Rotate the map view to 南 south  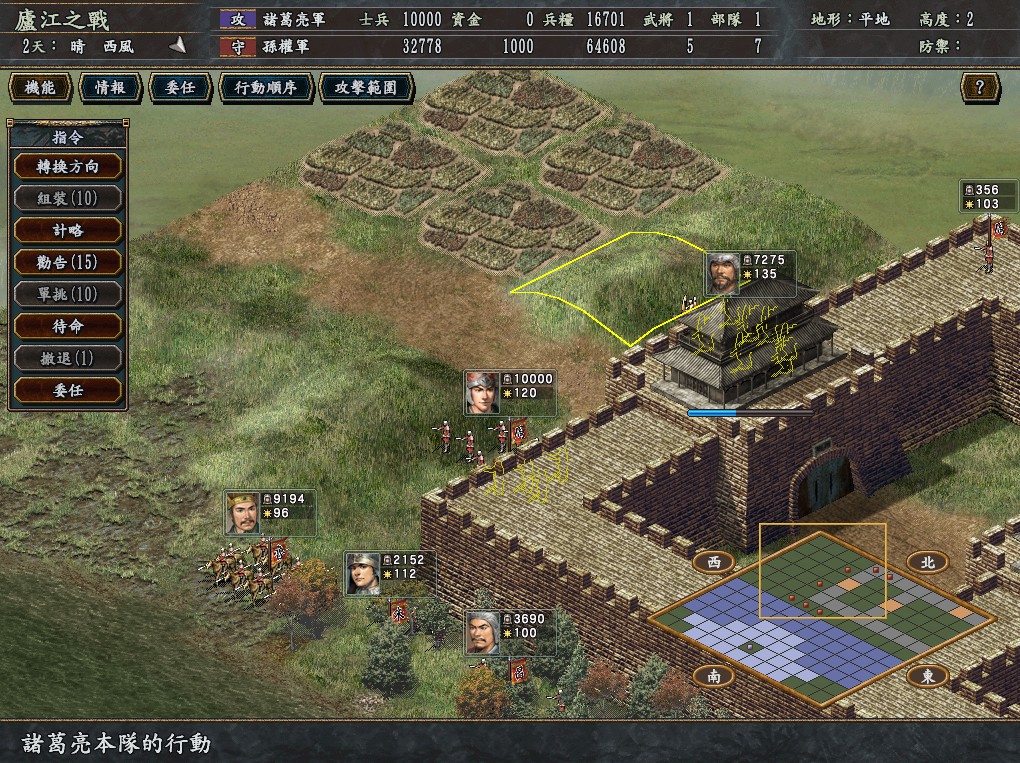click(714, 676)
